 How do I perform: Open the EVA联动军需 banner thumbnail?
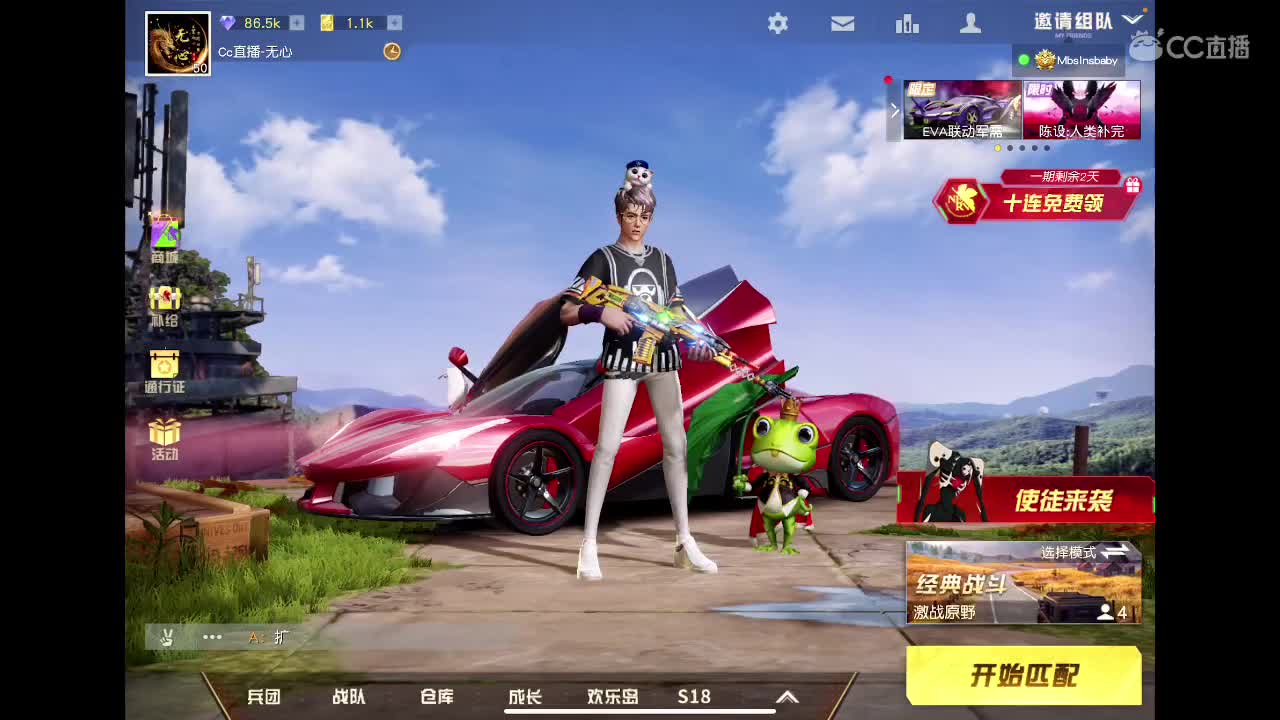961,110
